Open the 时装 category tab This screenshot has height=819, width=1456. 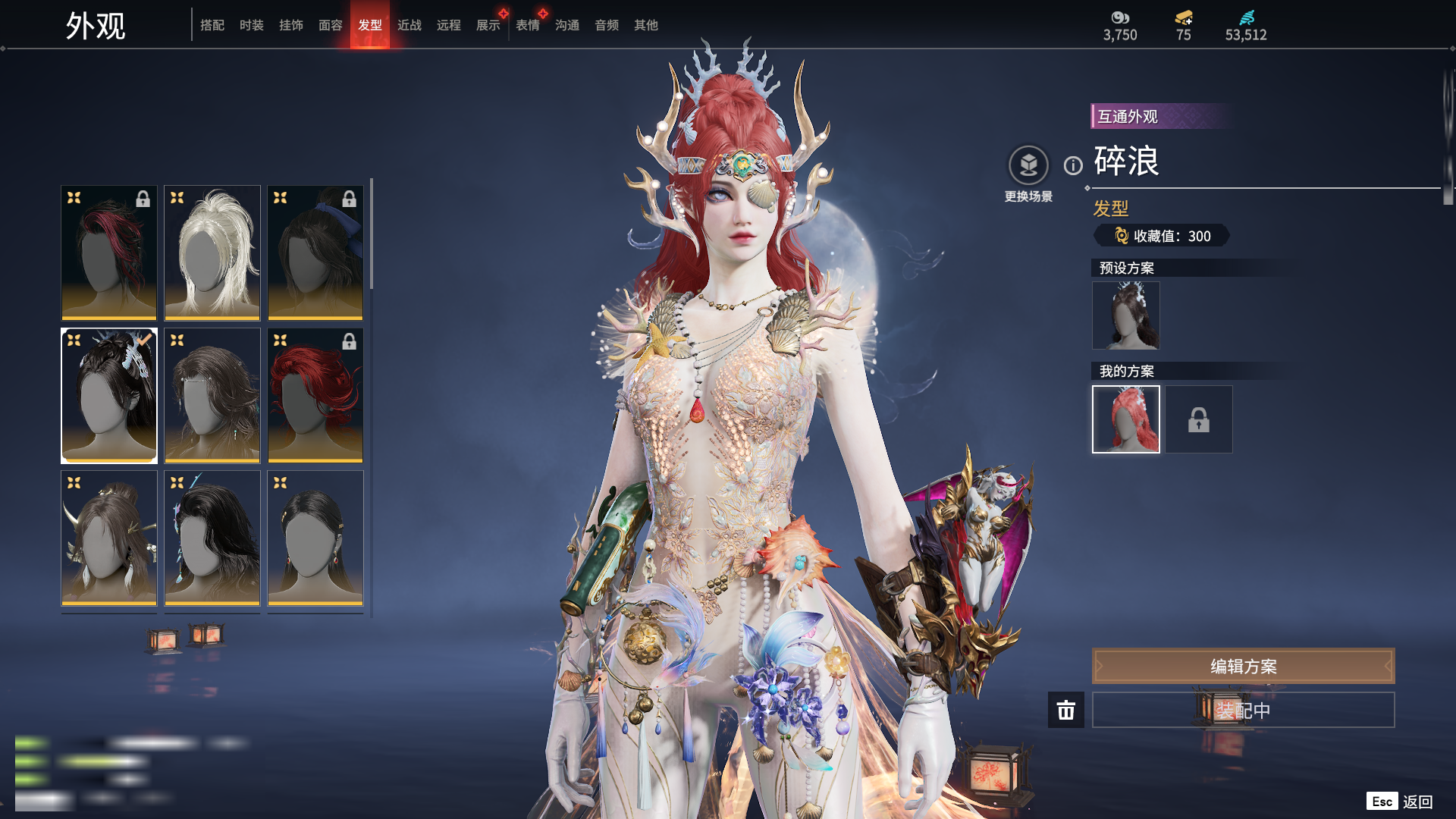click(252, 25)
